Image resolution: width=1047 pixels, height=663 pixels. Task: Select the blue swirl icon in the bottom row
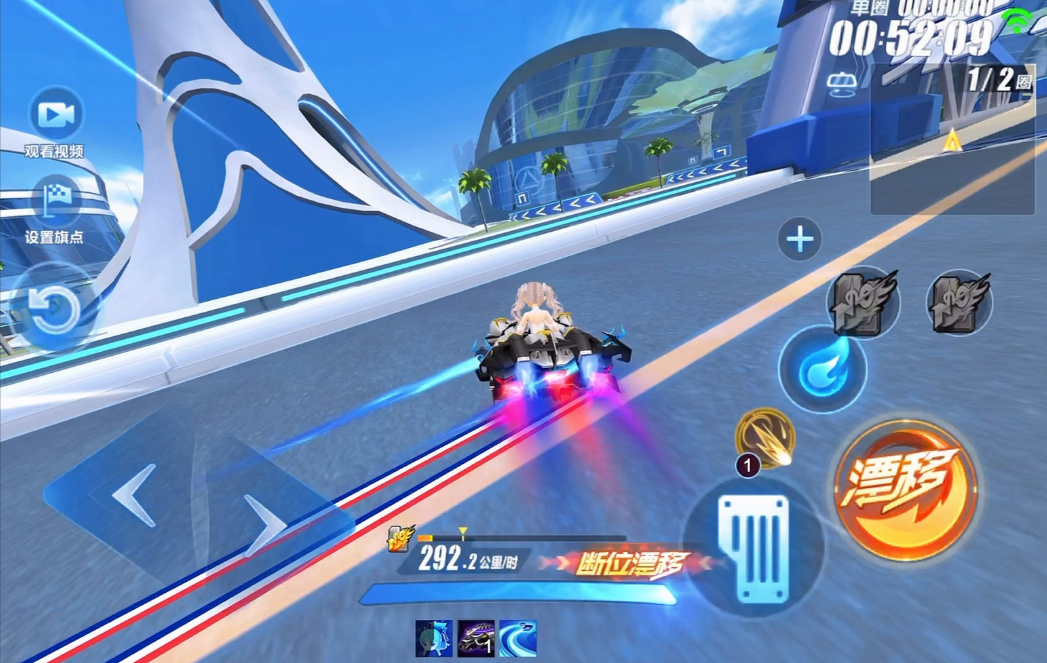click(x=518, y=638)
